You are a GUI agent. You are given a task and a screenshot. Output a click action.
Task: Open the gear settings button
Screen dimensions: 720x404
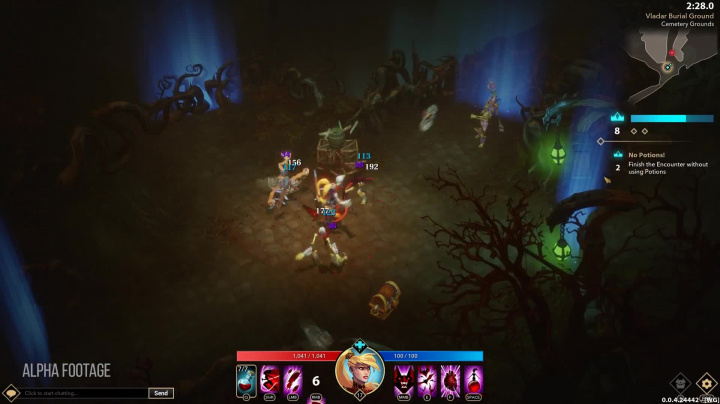[x=705, y=382]
